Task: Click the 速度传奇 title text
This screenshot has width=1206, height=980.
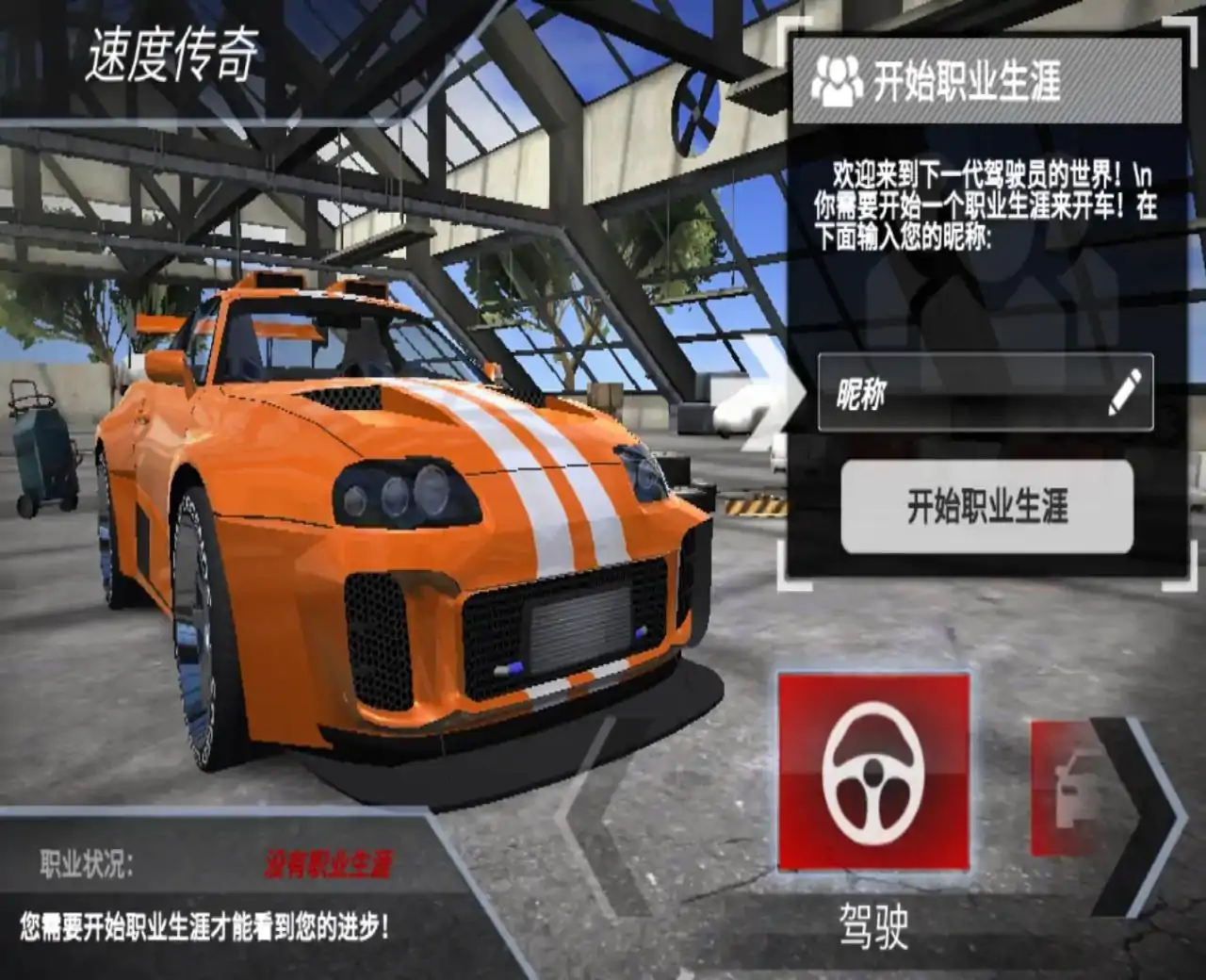Action: pyautogui.click(x=171, y=54)
